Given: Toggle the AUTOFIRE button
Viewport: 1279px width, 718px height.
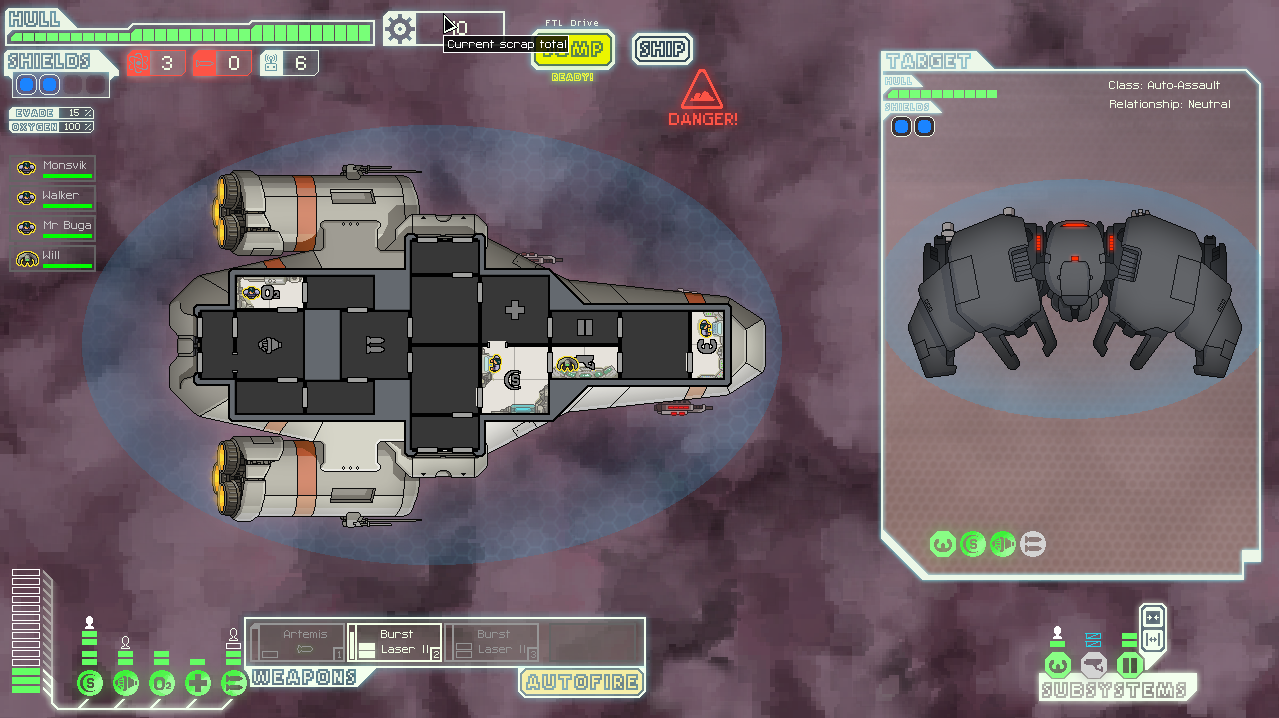Looking at the screenshot, I should tap(581, 682).
